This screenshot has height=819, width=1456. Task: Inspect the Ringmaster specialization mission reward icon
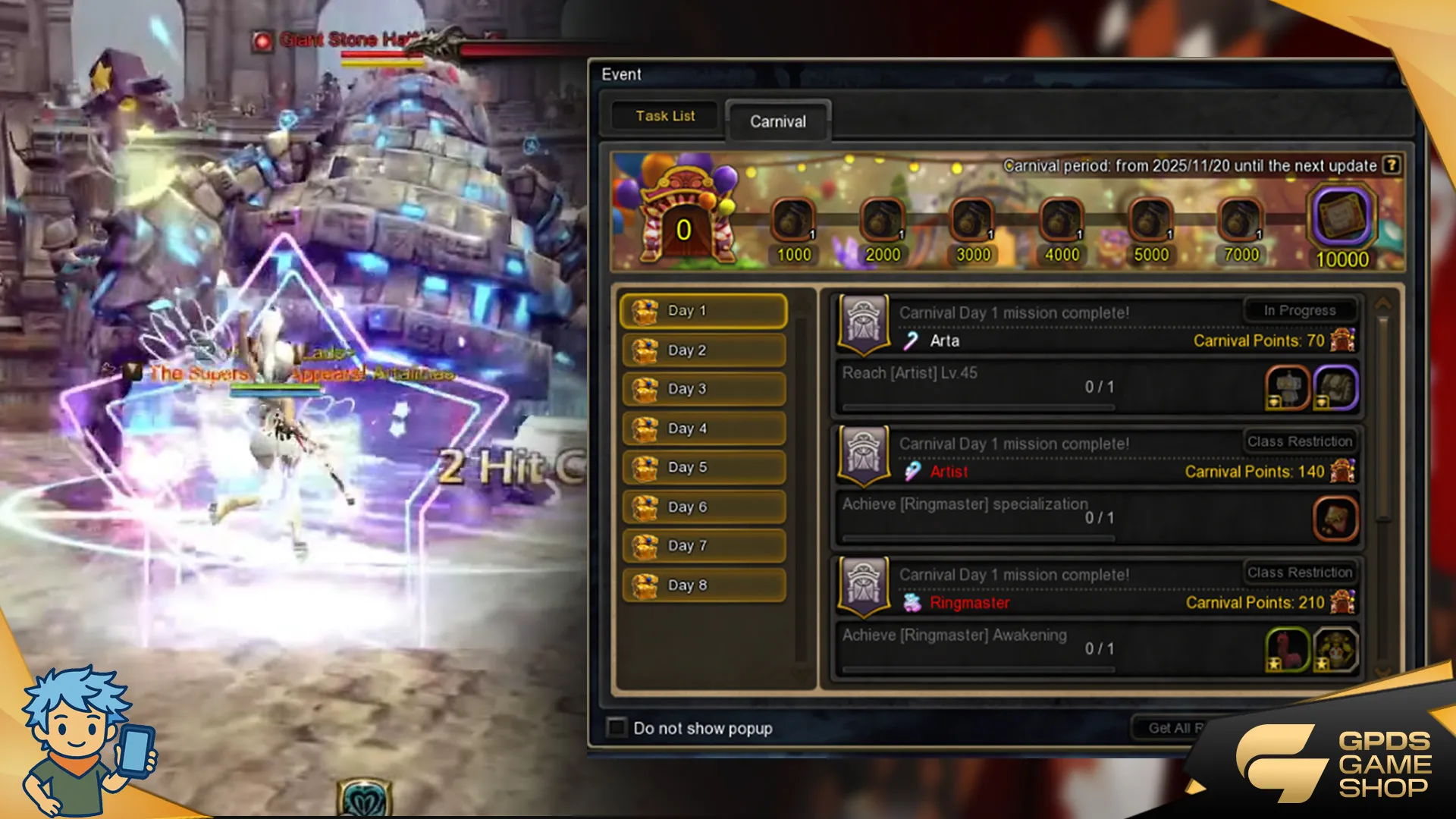coord(1335,519)
